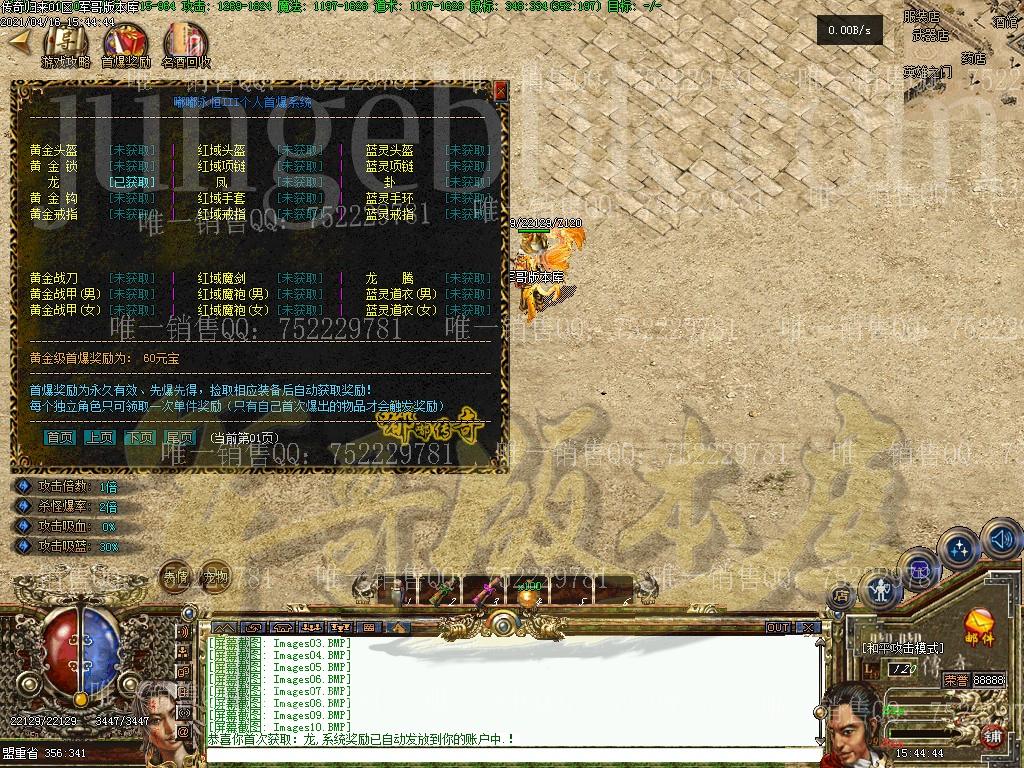Open the 店 shop round button
This screenshot has height=768, width=1024.
pyautogui.click(x=841, y=596)
